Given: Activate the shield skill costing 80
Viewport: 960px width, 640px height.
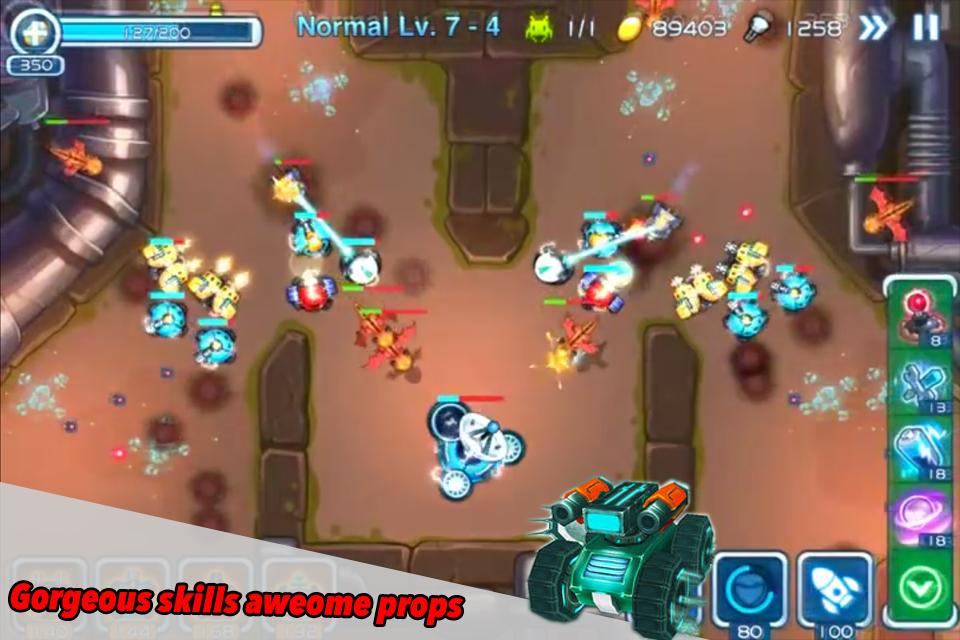Looking at the screenshot, I should click(750, 592).
